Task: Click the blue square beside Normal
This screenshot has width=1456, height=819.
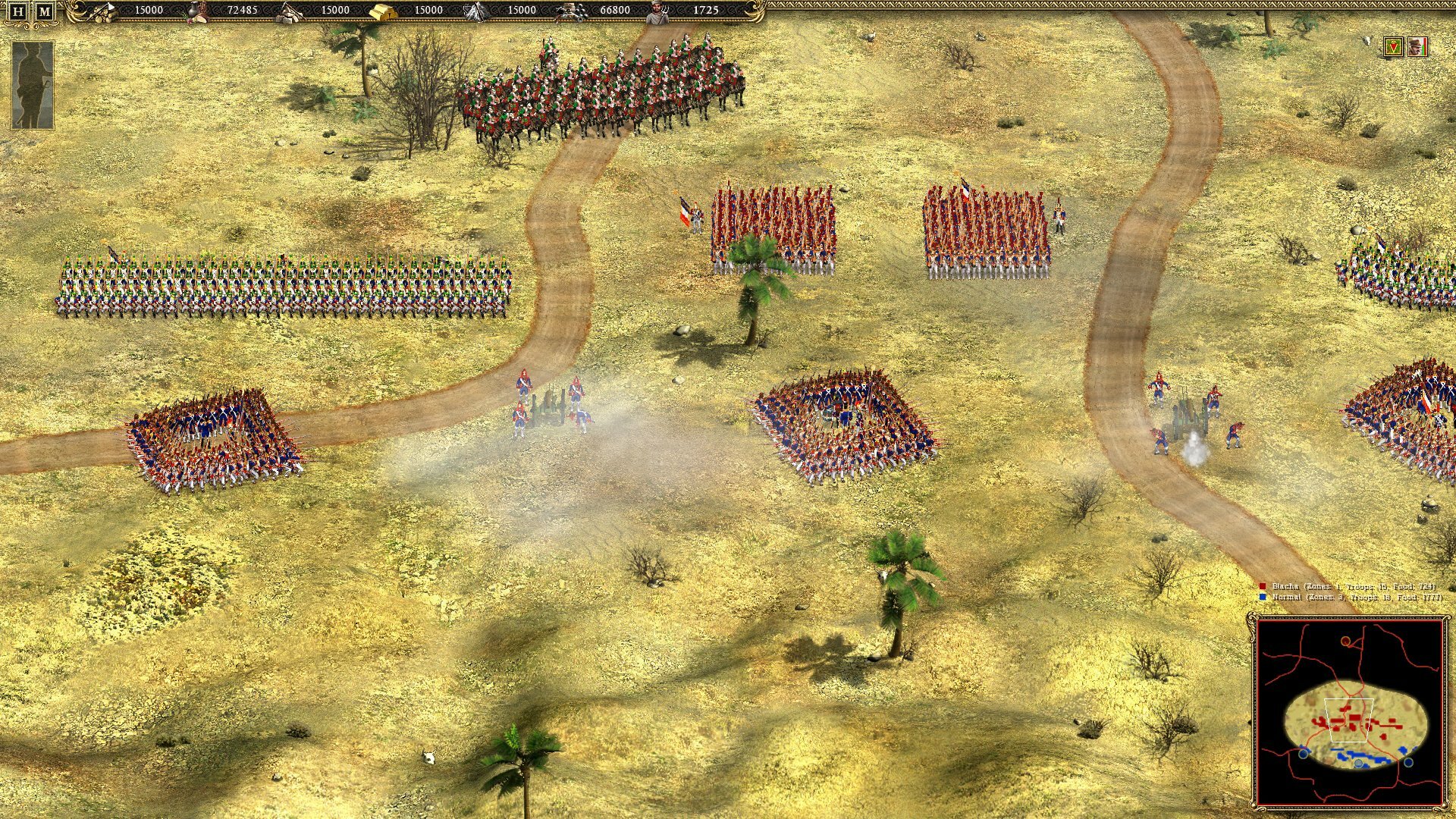Action: coord(1263,597)
